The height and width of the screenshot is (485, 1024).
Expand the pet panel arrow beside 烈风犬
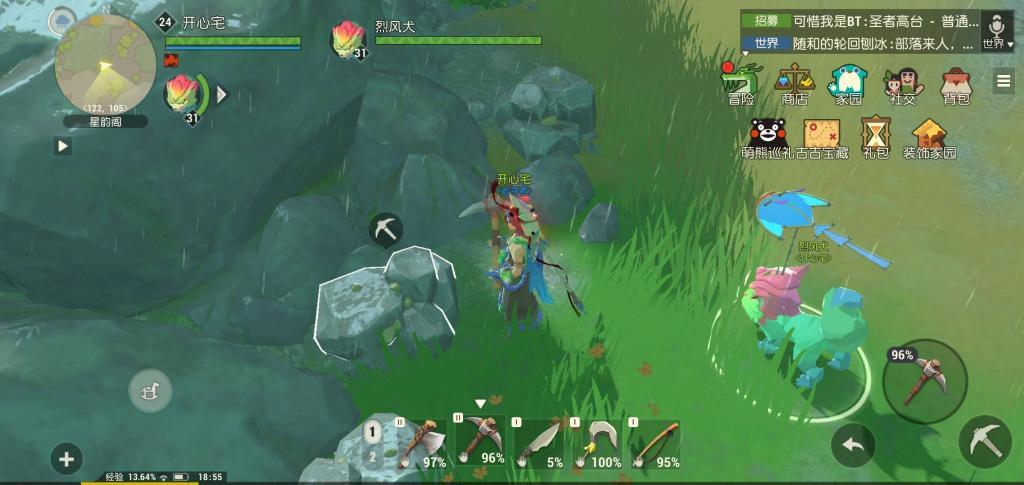223,94
